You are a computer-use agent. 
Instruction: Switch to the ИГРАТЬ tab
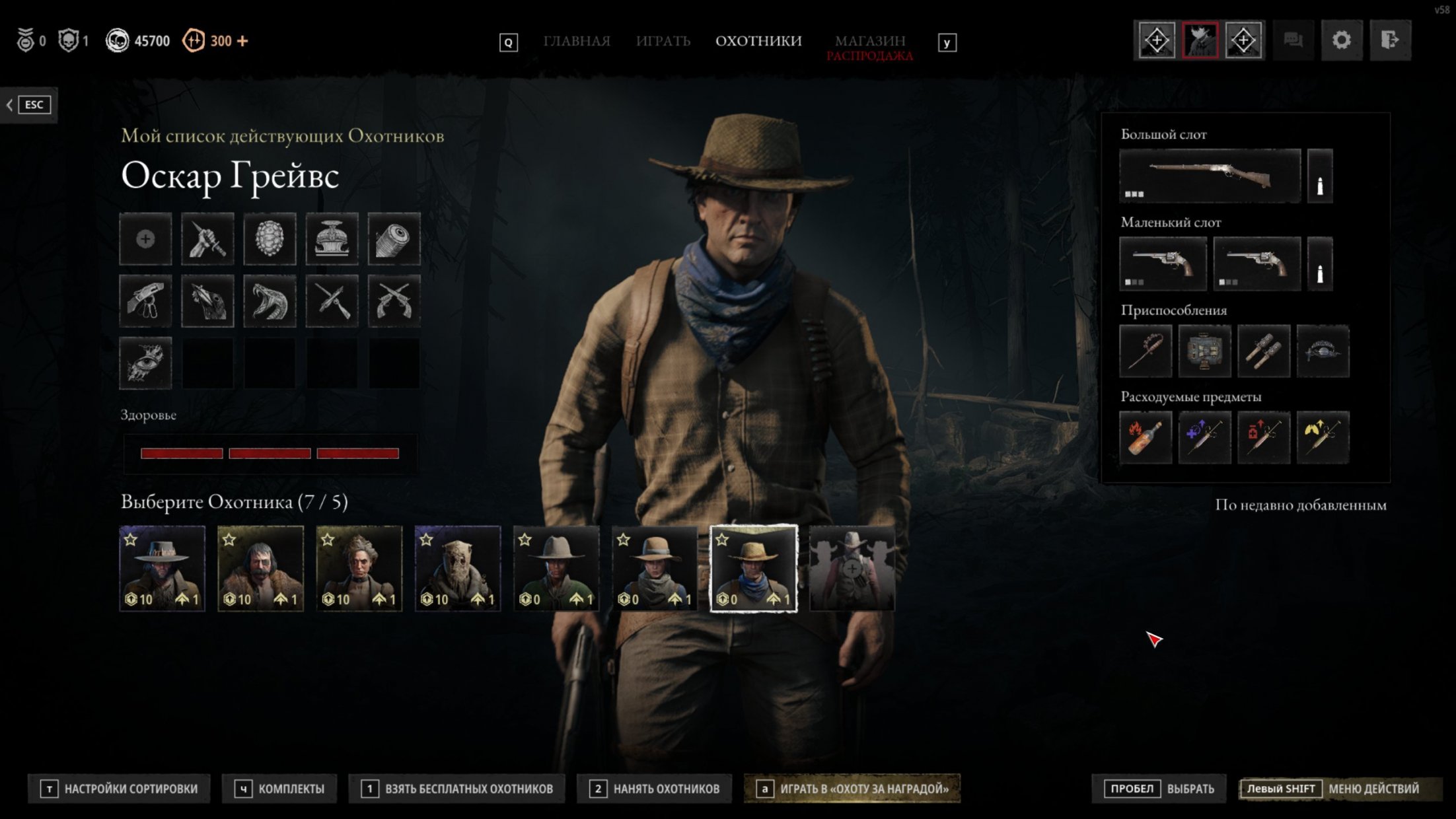[x=663, y=41]
